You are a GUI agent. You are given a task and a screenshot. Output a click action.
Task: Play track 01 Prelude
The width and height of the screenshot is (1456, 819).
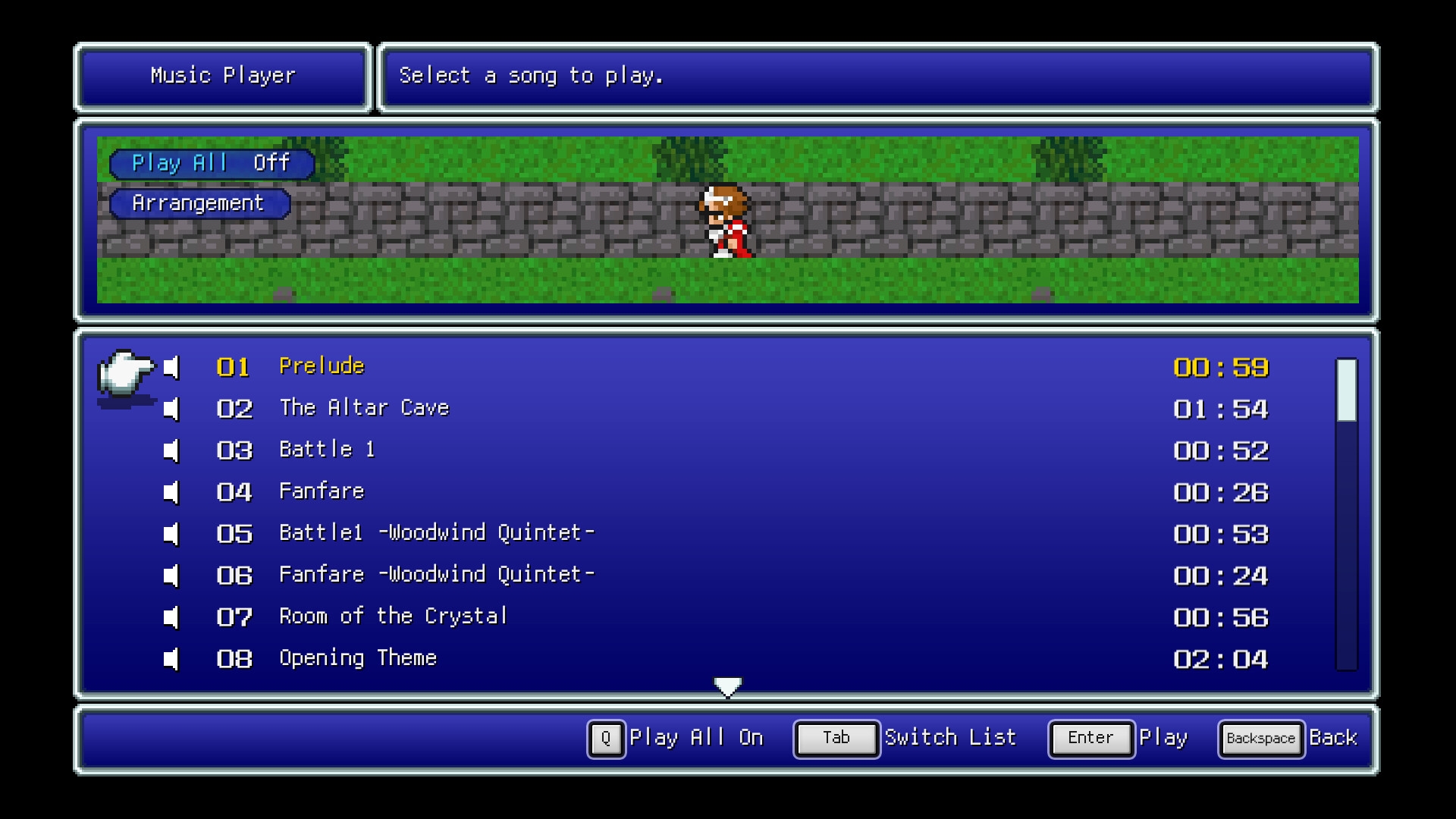(322, 367)
